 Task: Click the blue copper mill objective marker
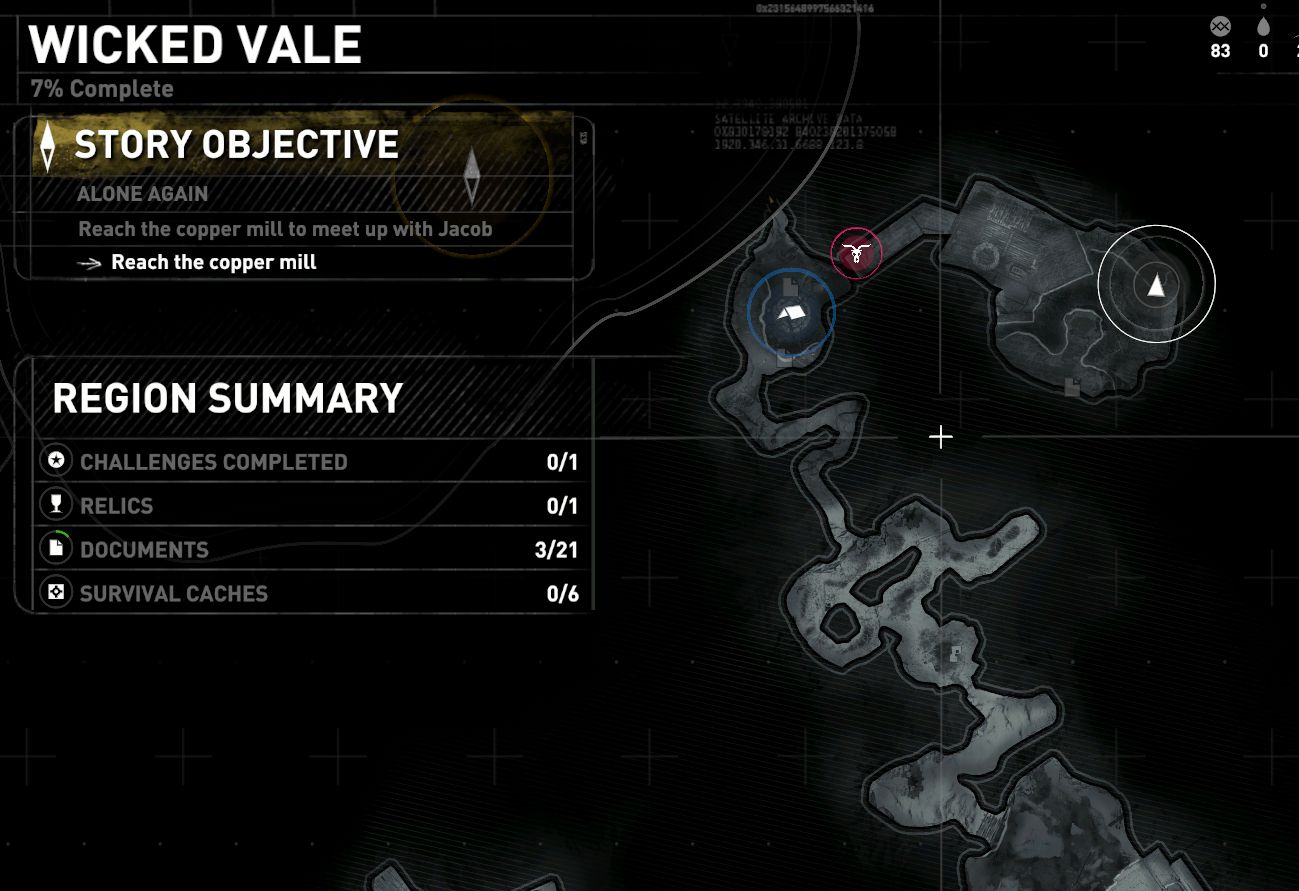tap(791, 312)
